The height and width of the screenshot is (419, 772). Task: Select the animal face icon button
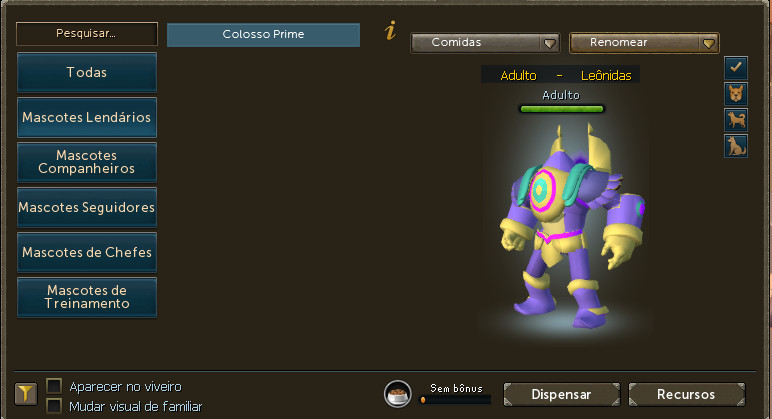pos(736,94)
